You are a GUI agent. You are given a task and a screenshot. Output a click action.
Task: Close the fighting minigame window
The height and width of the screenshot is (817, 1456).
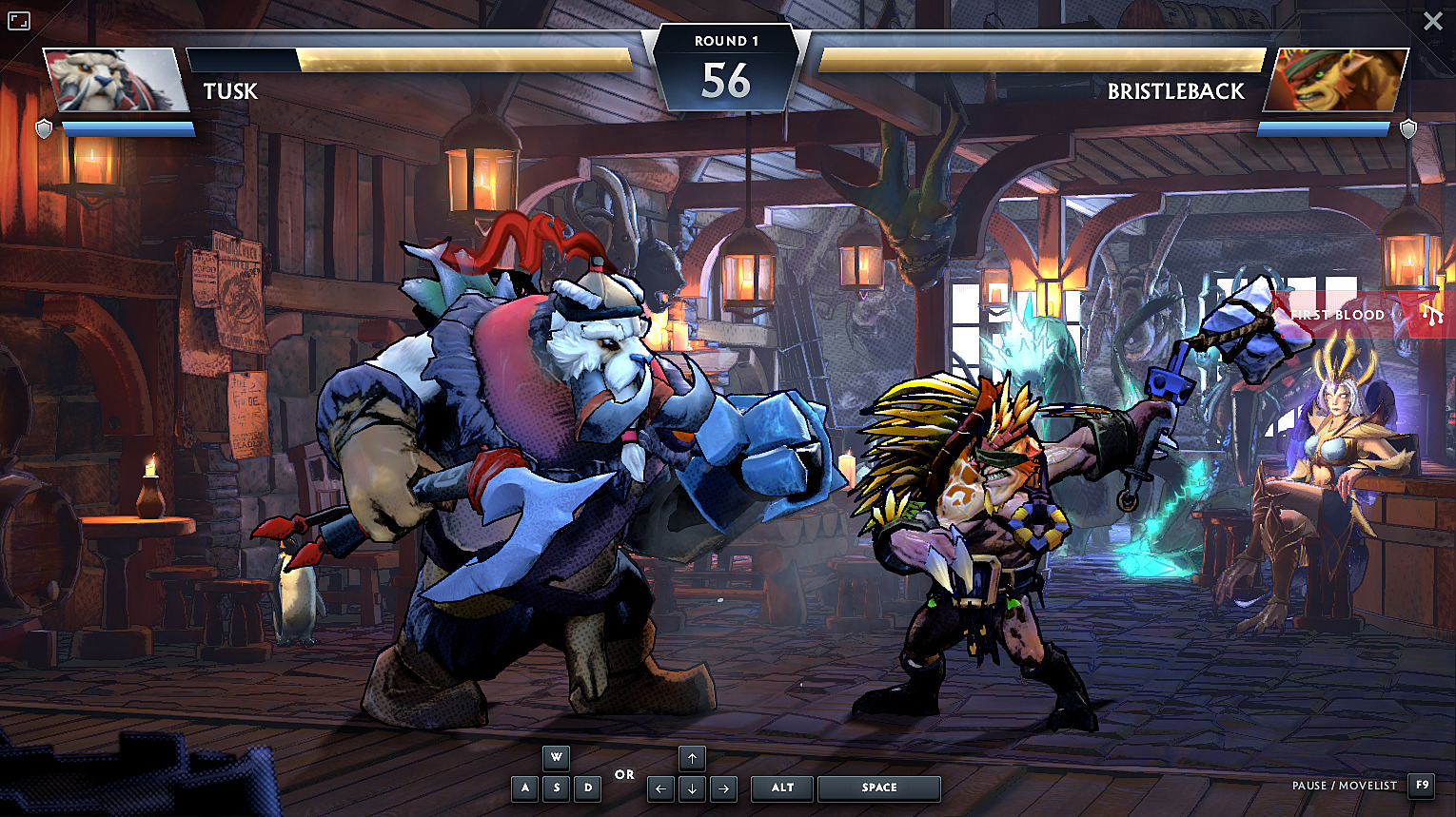[1432, 21]
